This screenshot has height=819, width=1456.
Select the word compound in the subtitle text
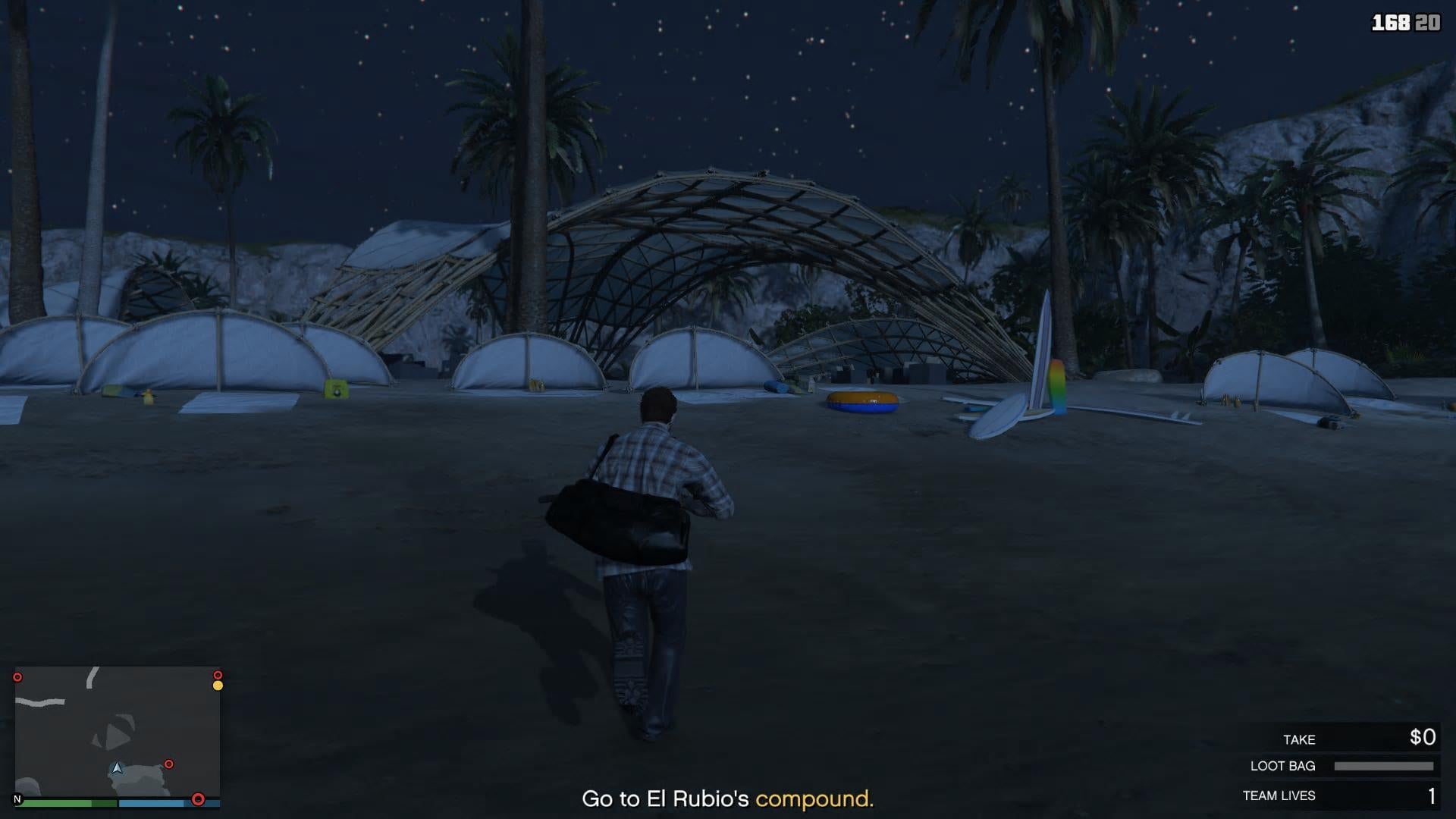click(x=814, y=798)
